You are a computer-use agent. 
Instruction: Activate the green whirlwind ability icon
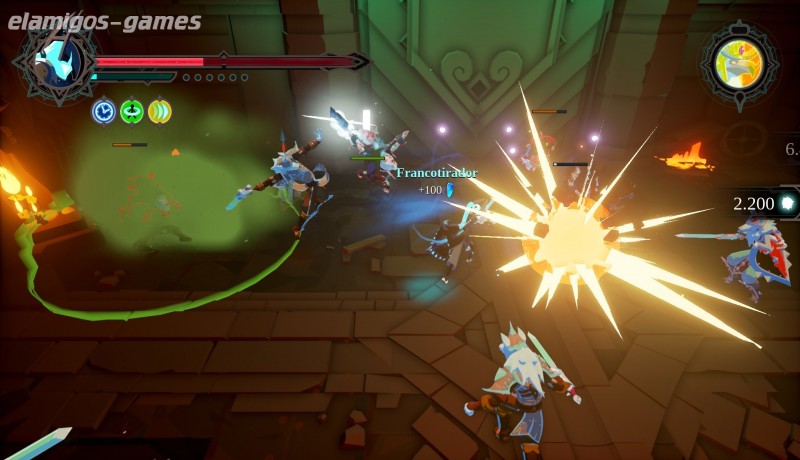[131, 111]
